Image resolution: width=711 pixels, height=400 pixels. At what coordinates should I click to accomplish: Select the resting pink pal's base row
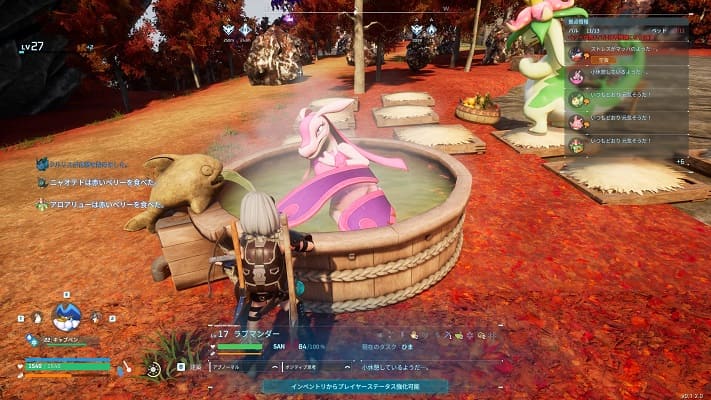(x=628, y=76)
